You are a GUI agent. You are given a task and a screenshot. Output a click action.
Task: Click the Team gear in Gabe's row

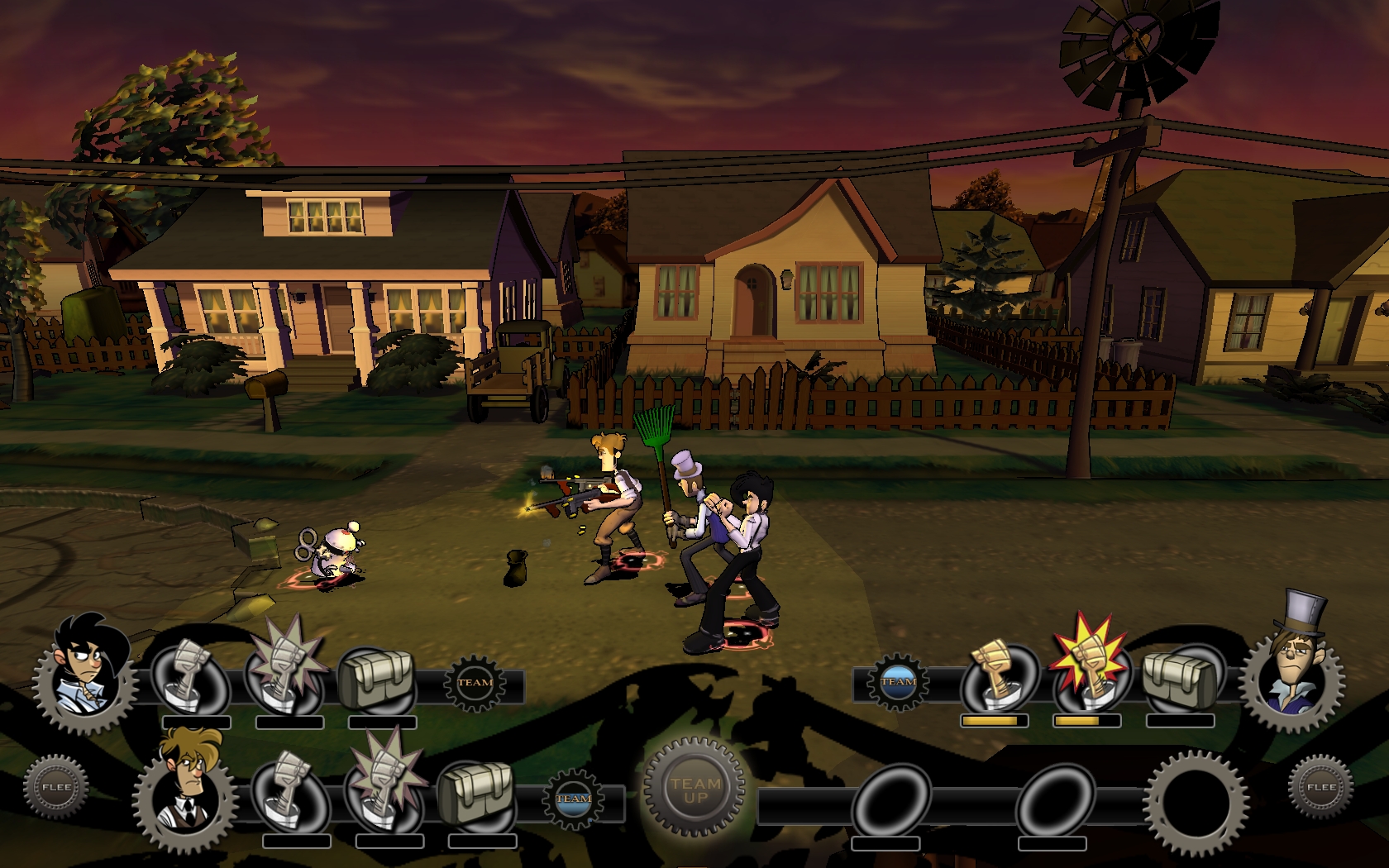[475, 683]
